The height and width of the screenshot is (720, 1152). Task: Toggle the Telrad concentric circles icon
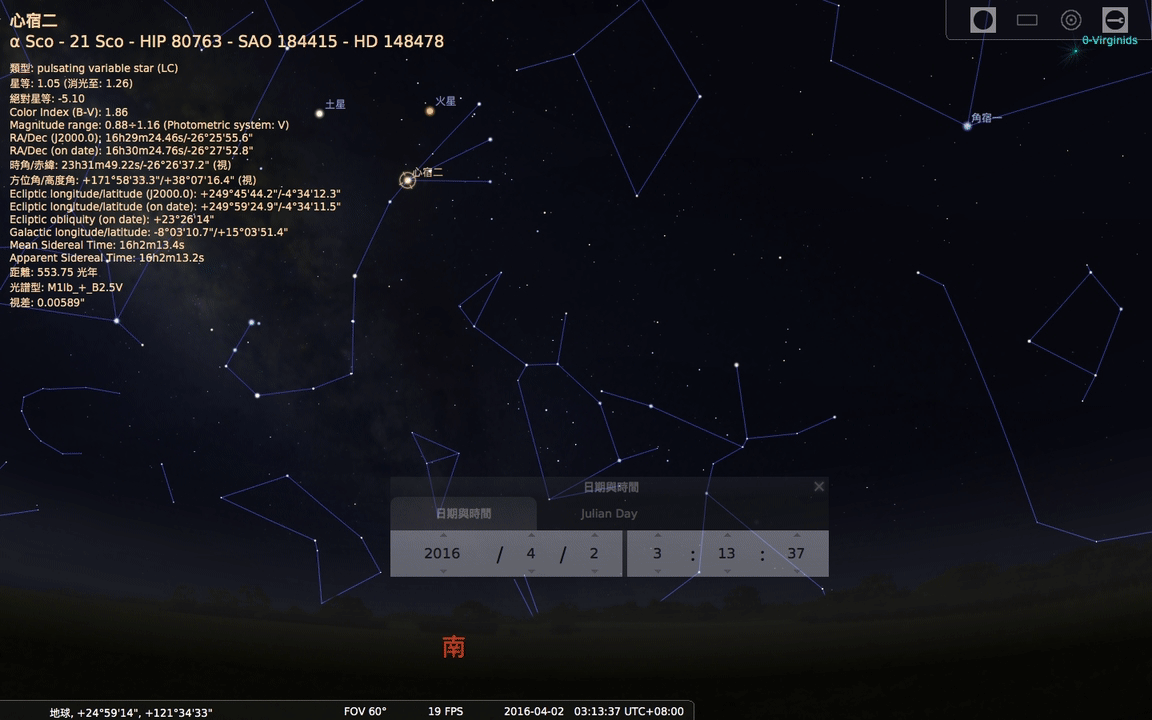pyautogui.click(x=1071, y=19)
